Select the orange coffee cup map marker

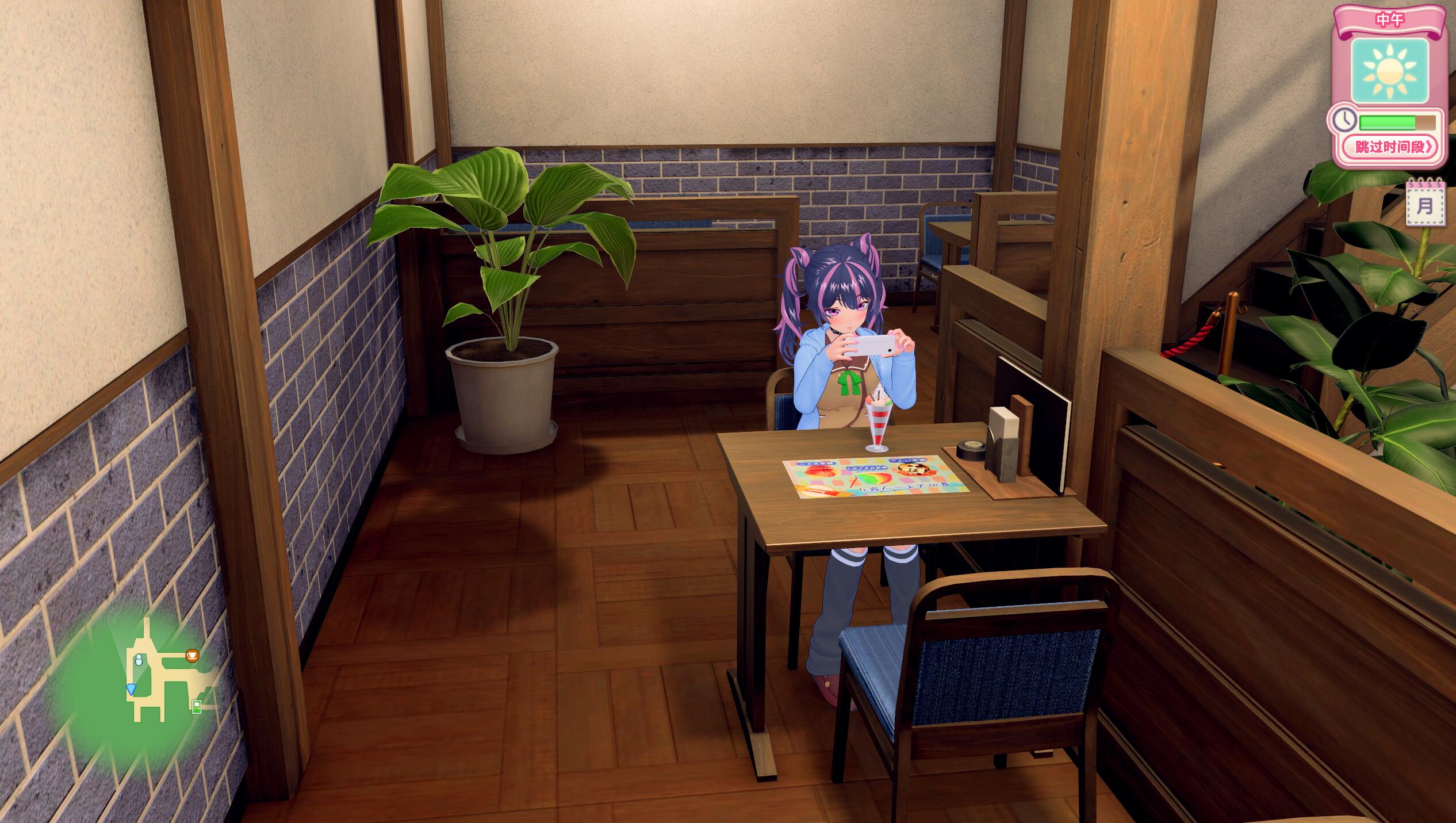coord(192,655)
